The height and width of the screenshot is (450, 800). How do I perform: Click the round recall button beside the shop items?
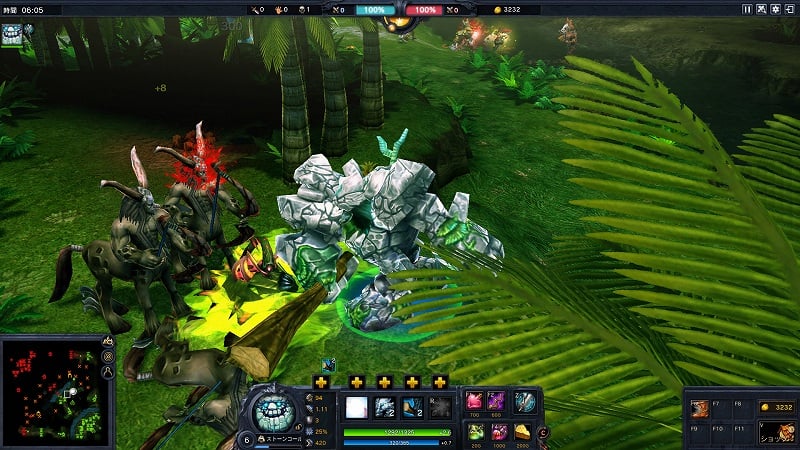pyautogui.click(x=543, y=432)
